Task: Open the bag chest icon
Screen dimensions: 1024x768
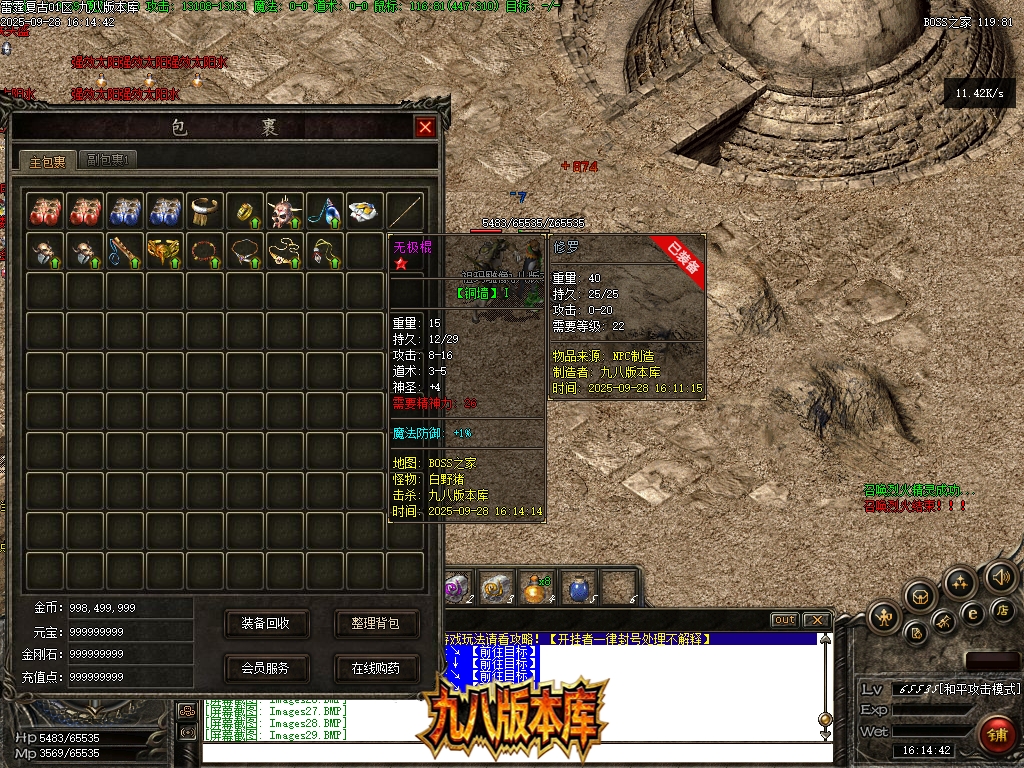Action: [x=921, y=596]
